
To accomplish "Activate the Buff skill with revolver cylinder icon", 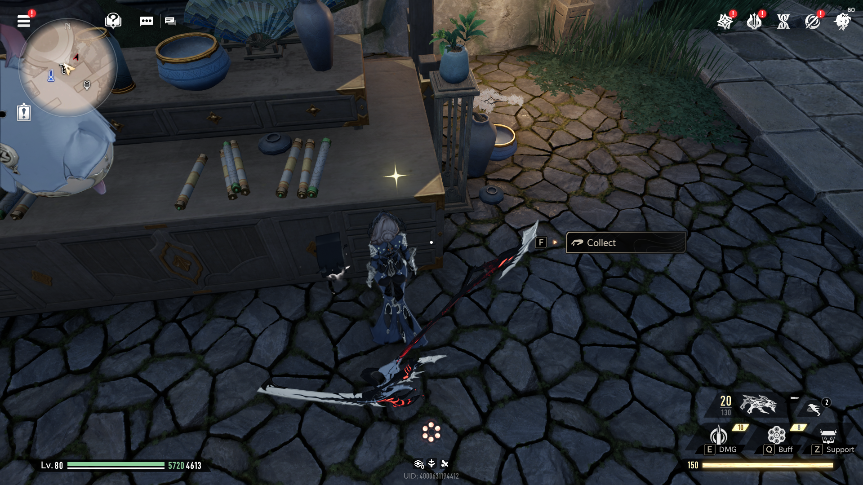I will (776, 435).
